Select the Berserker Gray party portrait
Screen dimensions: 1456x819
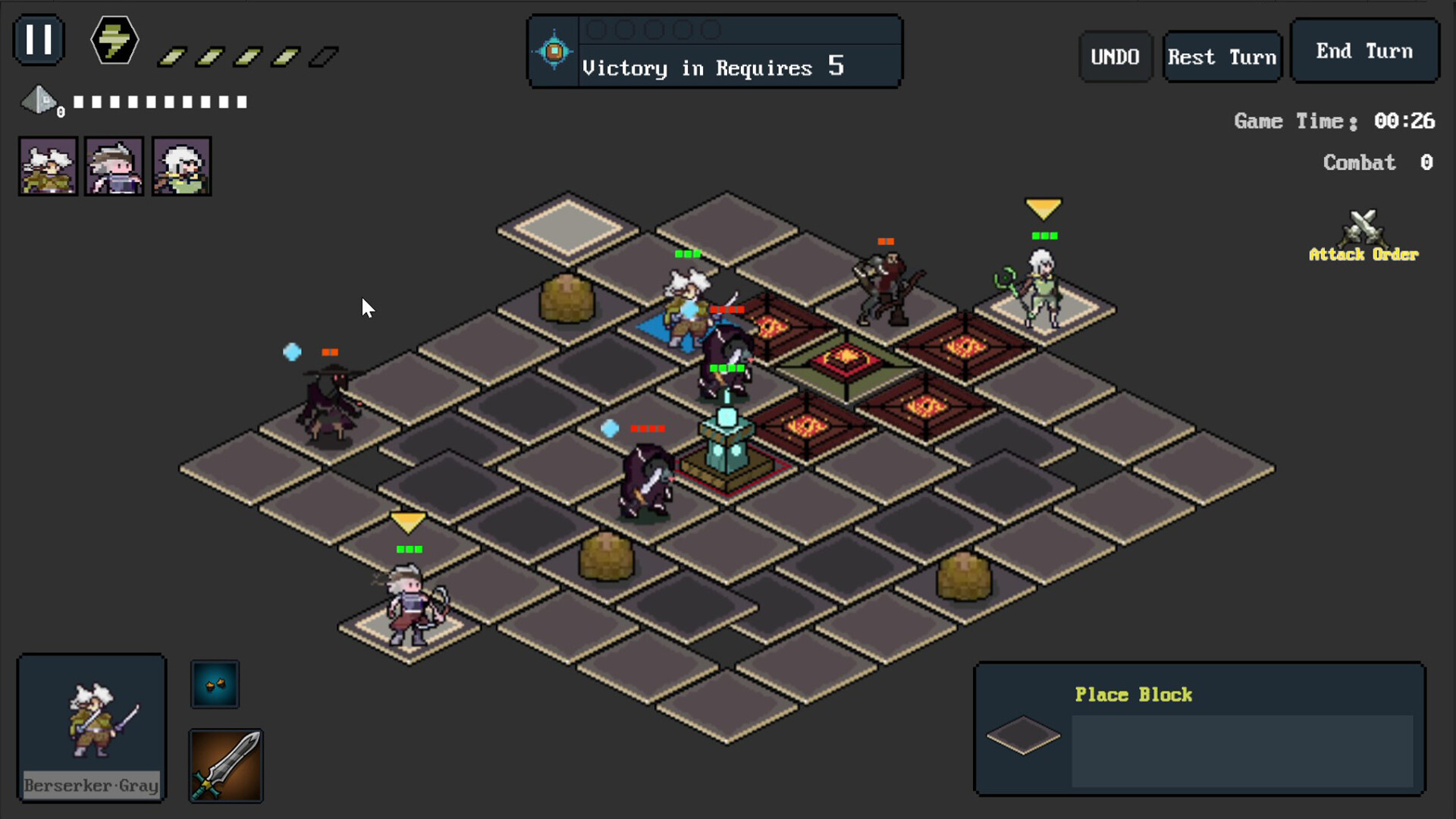click(x=47, y=165)
